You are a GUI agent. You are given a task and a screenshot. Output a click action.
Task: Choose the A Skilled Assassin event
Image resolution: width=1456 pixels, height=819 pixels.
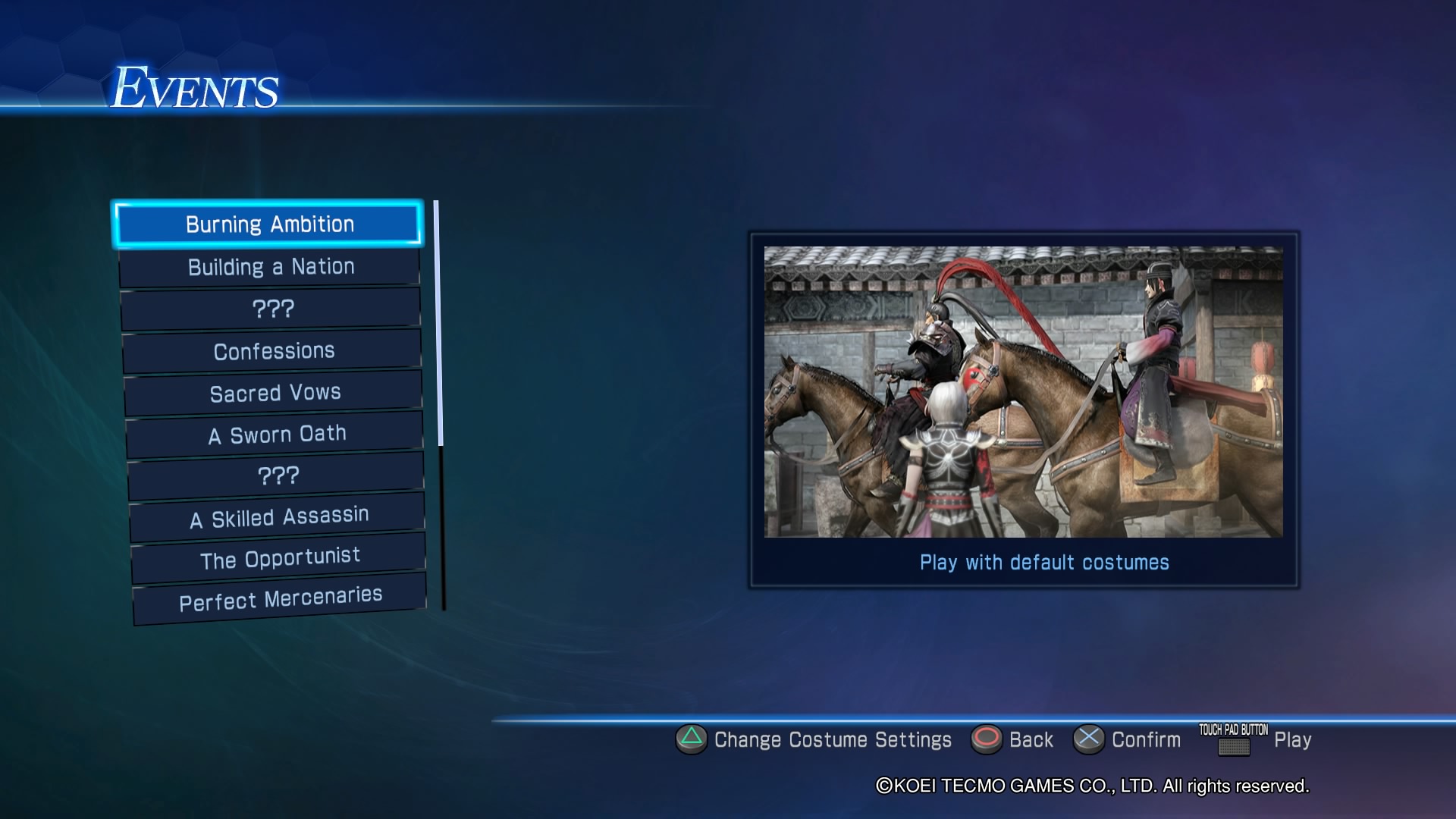pyautogui.click(x=278, y=518)
